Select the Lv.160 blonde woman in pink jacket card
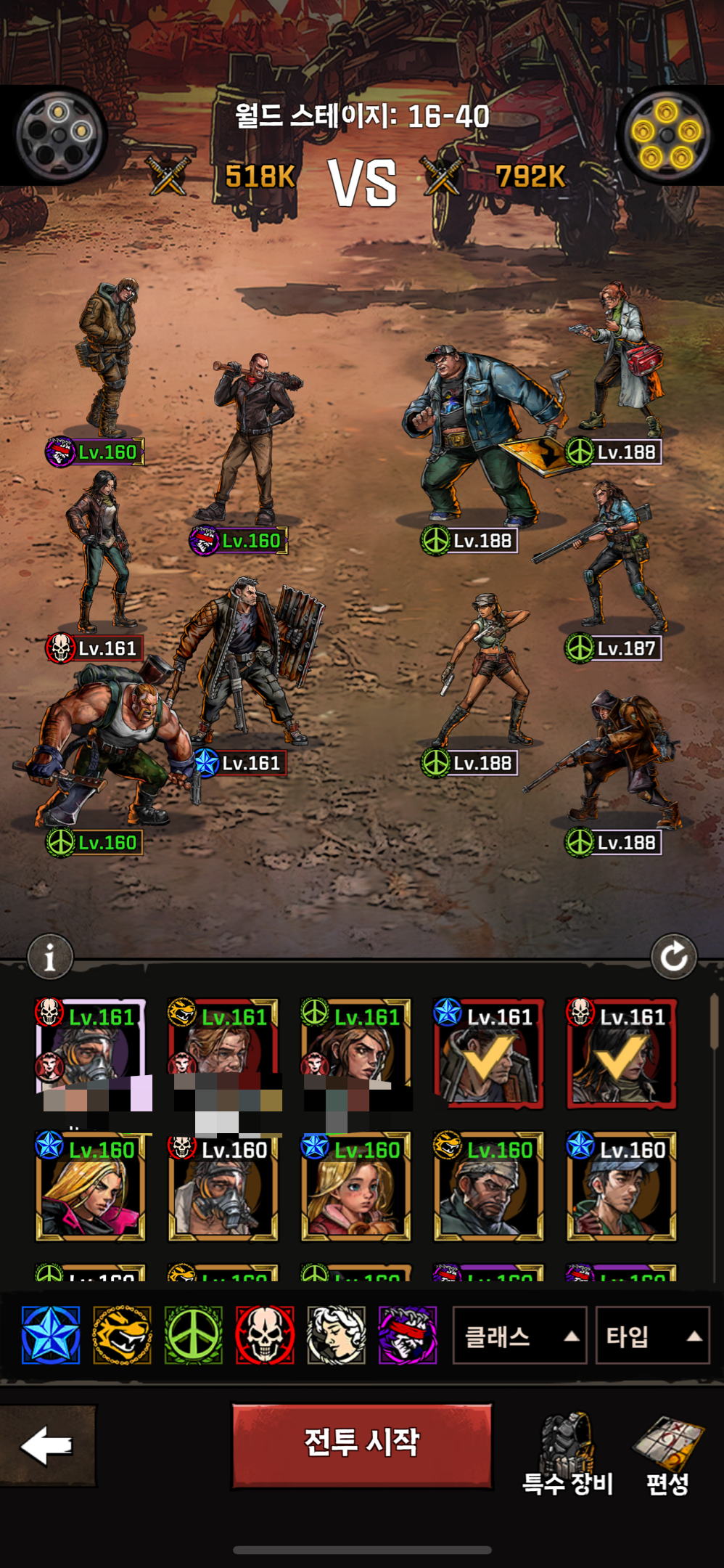 point(91,1187)
